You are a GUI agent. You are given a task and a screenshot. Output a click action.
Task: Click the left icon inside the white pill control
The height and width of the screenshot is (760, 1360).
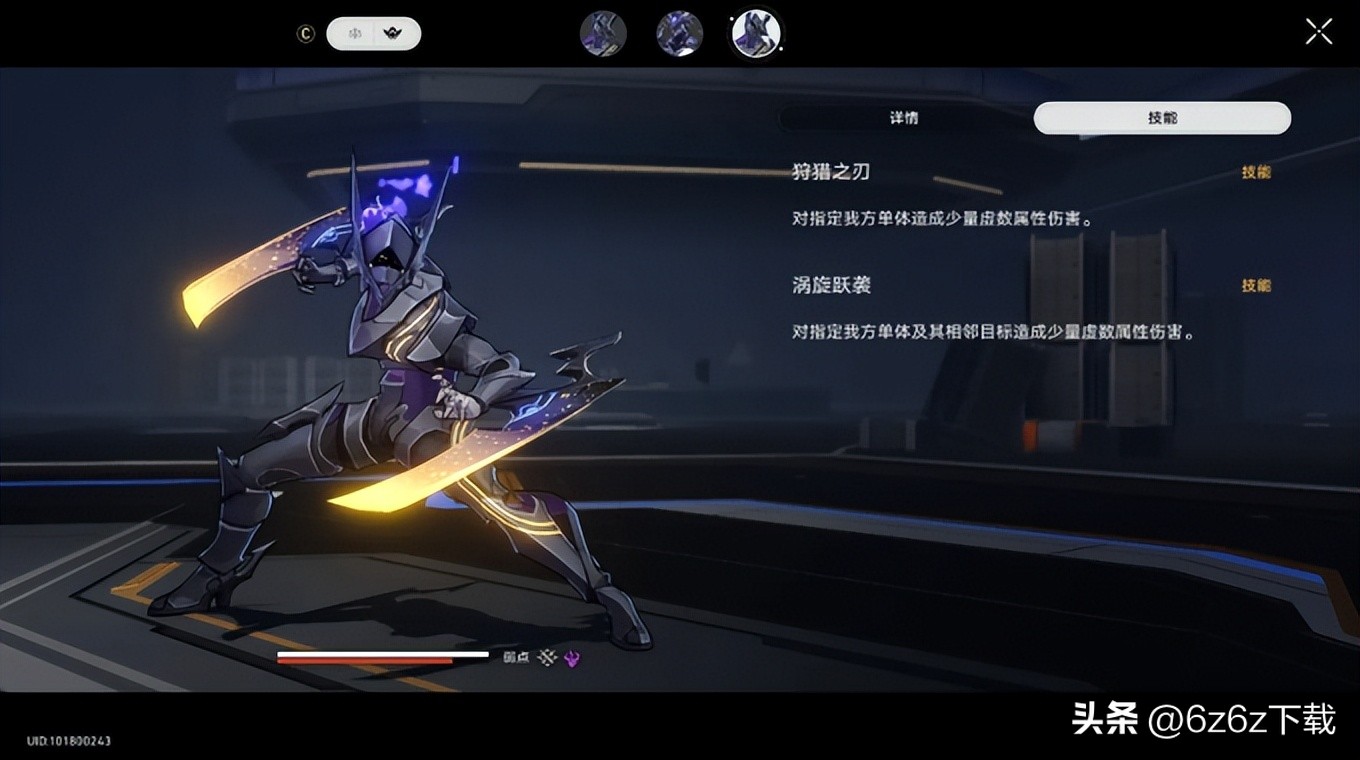pos(354,33)
